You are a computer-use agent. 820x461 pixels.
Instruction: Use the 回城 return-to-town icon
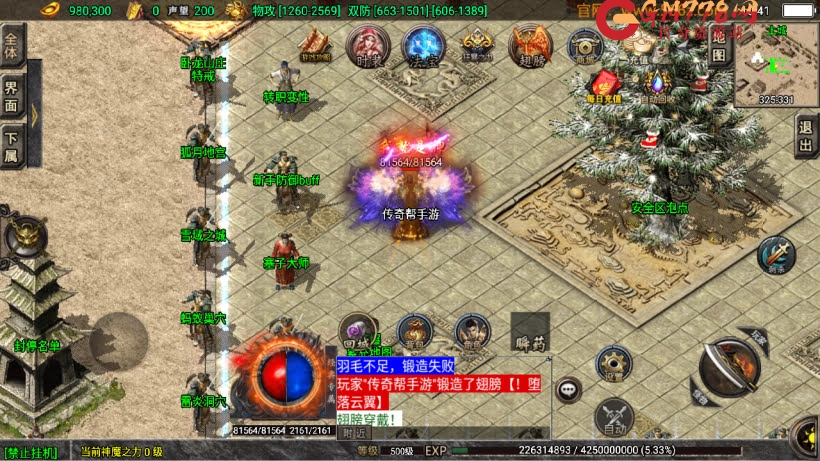pos(355,331)
